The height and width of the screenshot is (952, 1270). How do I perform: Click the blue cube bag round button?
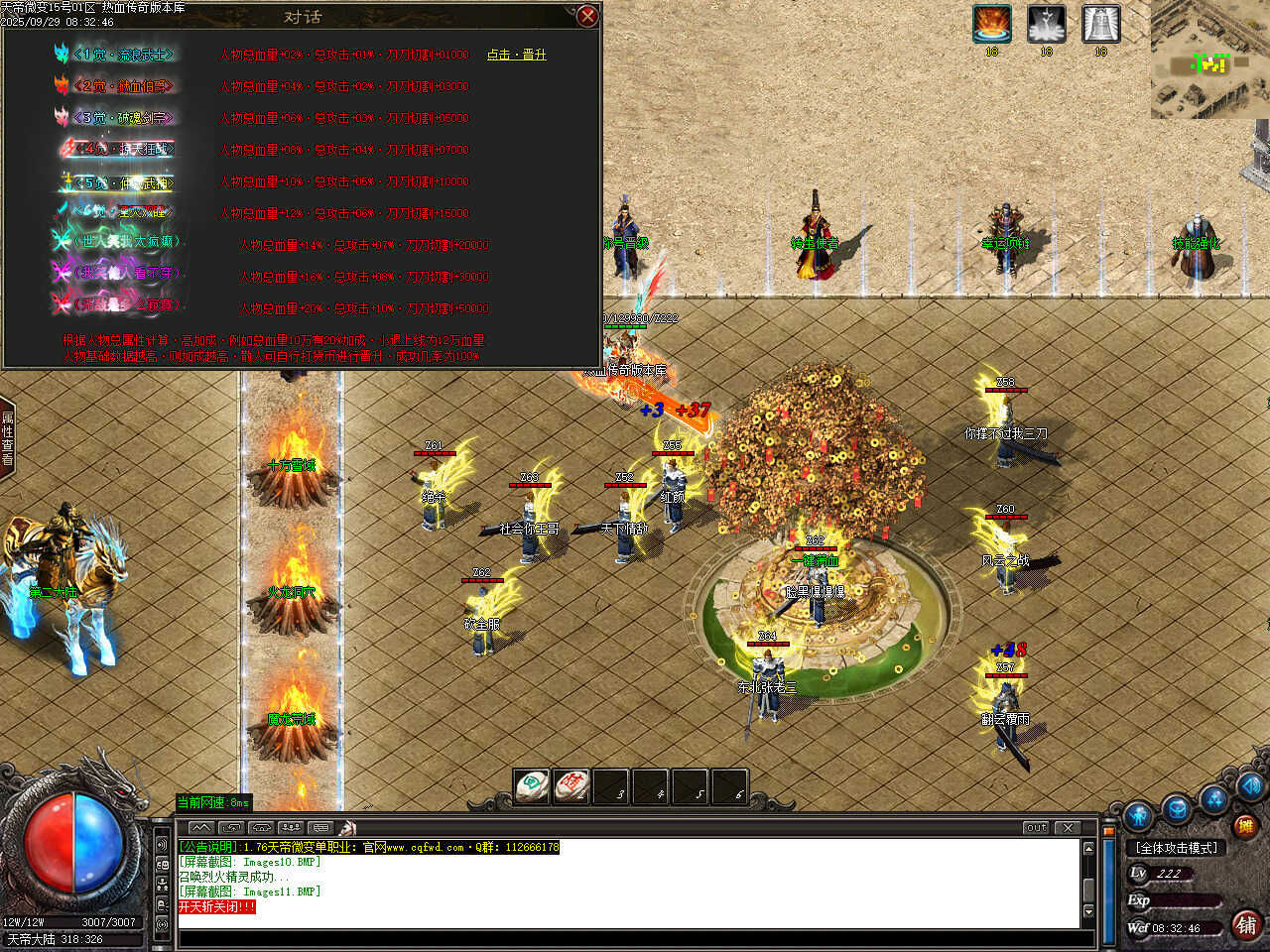coord(1177,808)
